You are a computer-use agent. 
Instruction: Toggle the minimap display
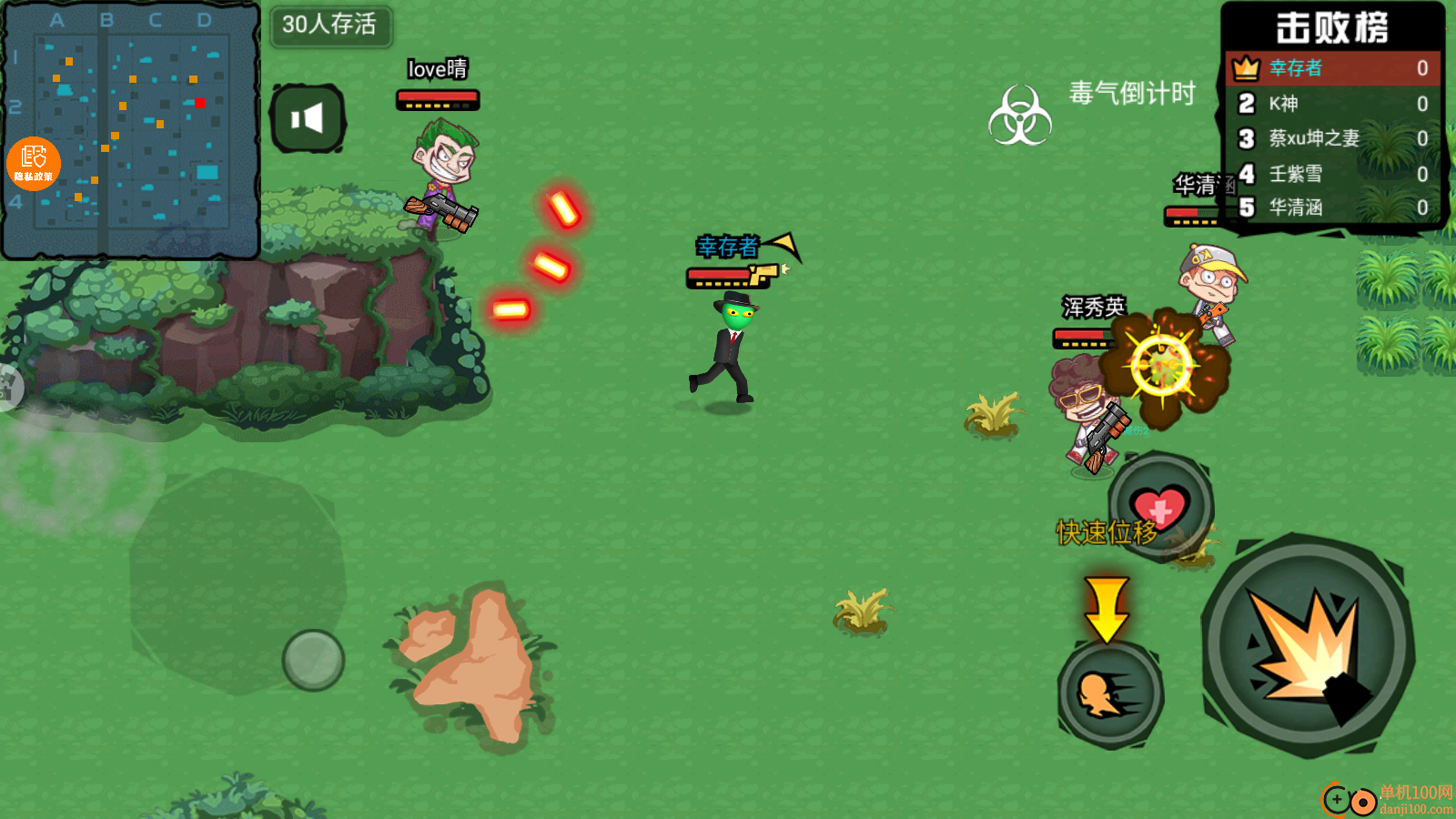pos(132,132)
